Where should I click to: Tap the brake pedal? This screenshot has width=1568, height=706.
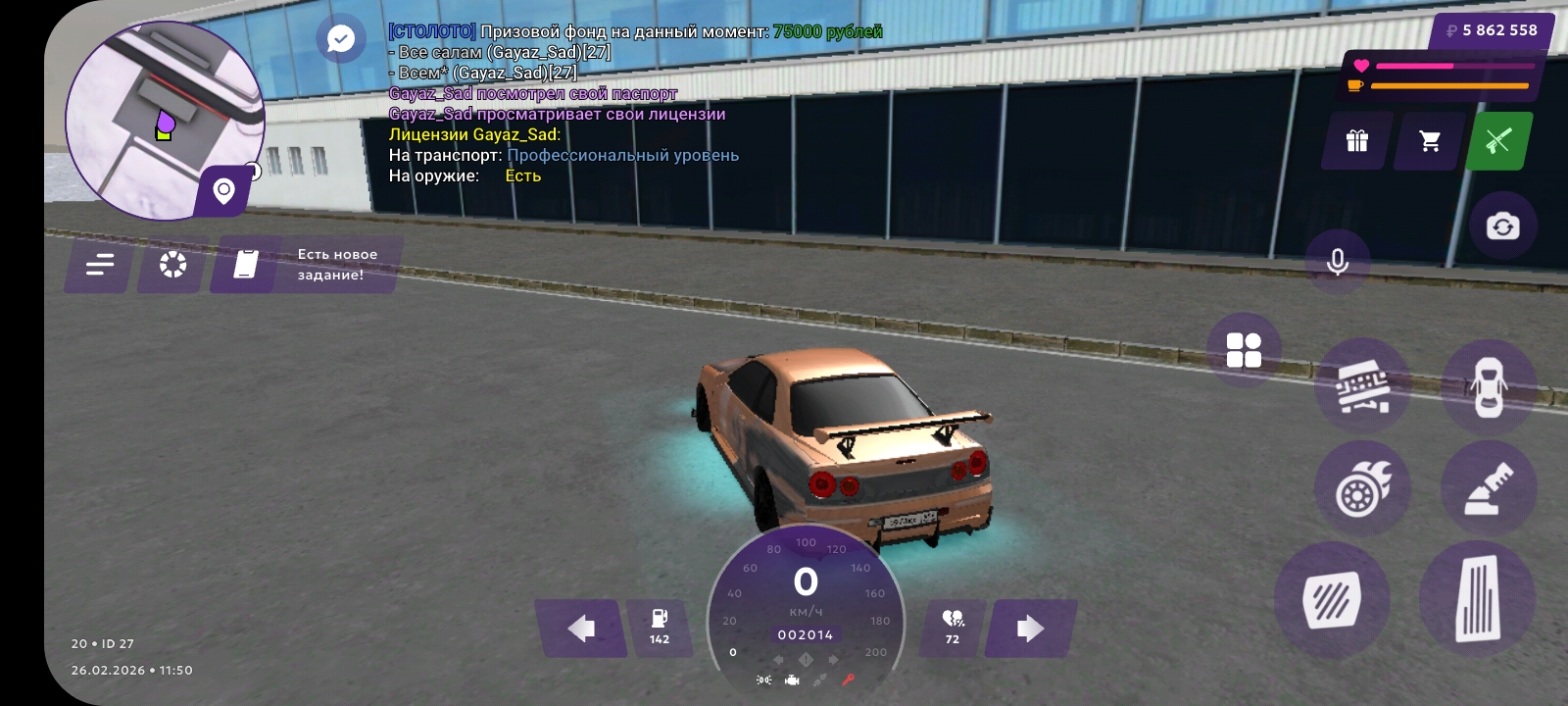1332,599
